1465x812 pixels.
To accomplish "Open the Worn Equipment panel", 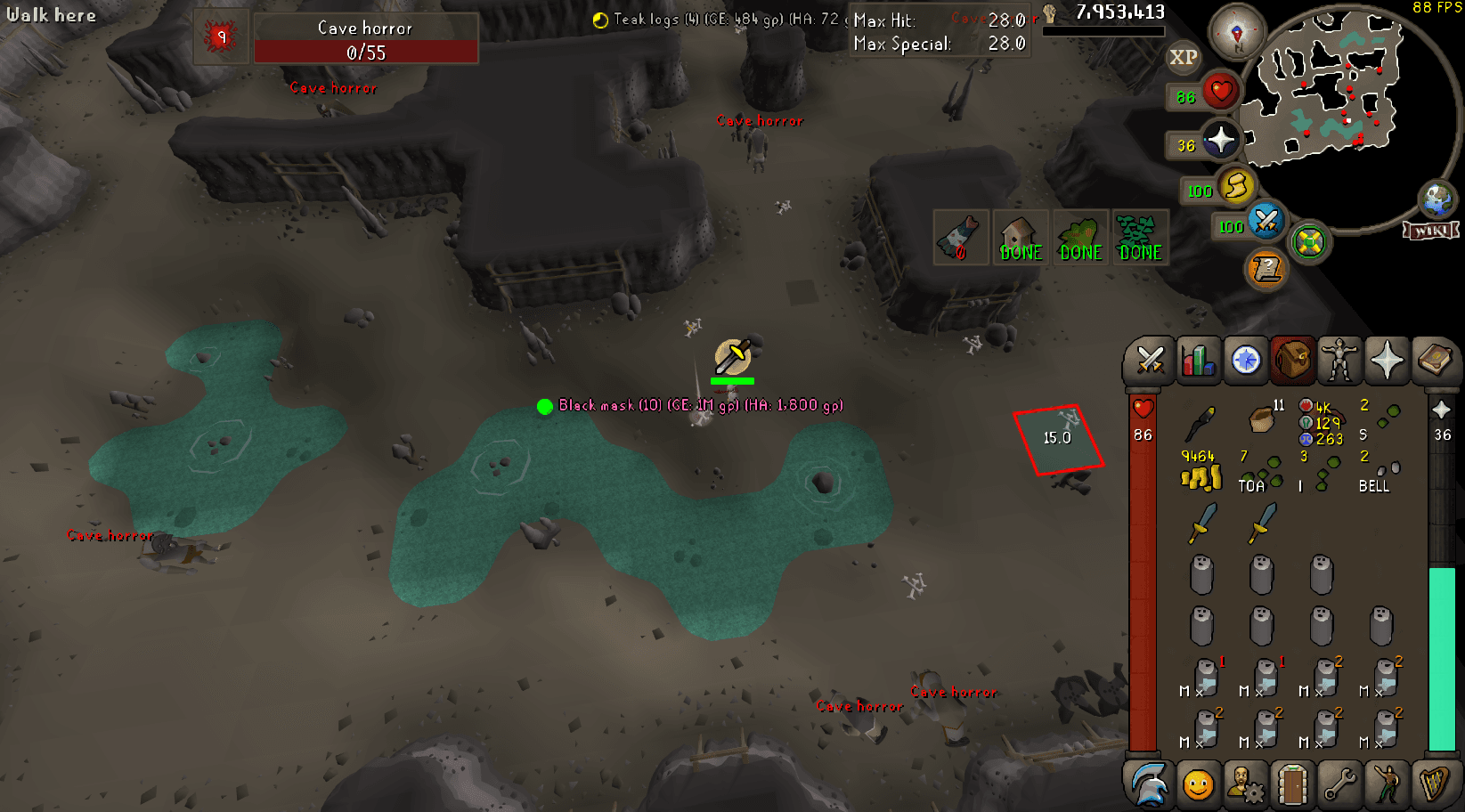I will click(1340, 361).
